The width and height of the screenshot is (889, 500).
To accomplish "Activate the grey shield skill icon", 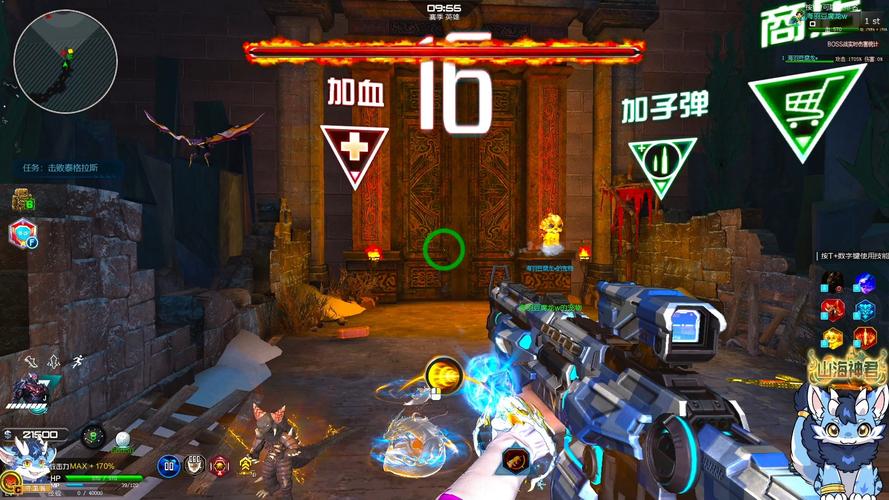I will coord(195,465).
